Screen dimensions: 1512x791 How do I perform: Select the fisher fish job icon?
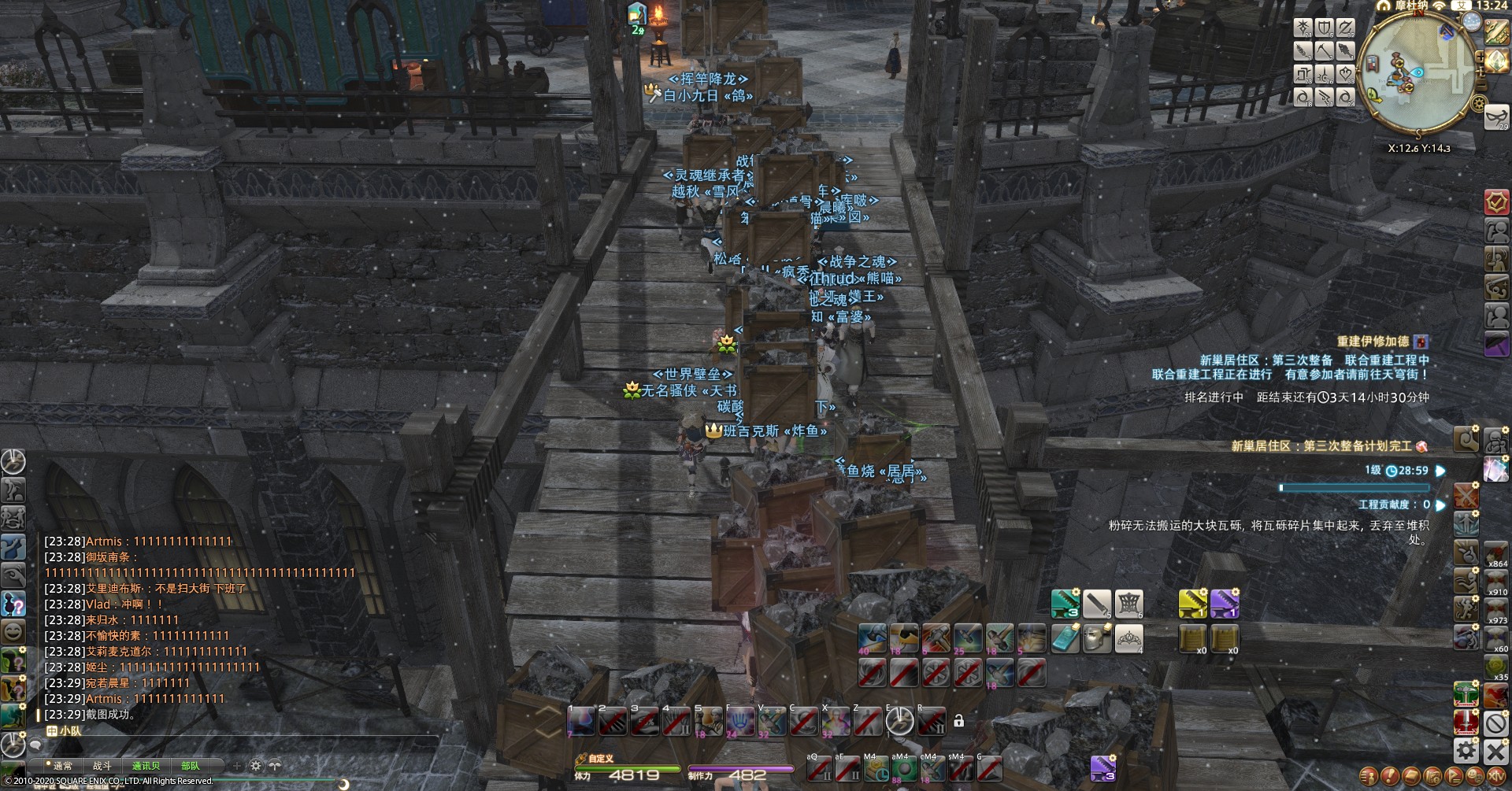coord(1346,51)
